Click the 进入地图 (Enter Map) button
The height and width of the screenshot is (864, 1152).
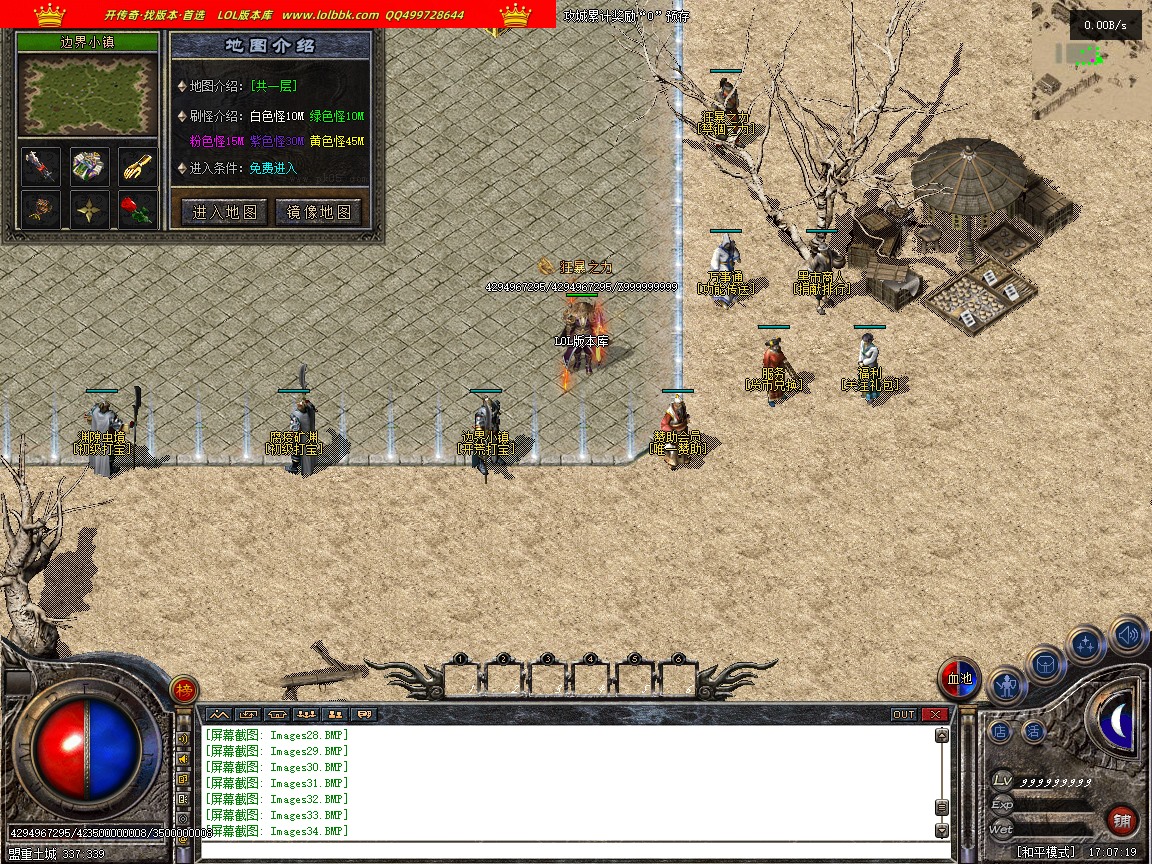click(224, 212)
